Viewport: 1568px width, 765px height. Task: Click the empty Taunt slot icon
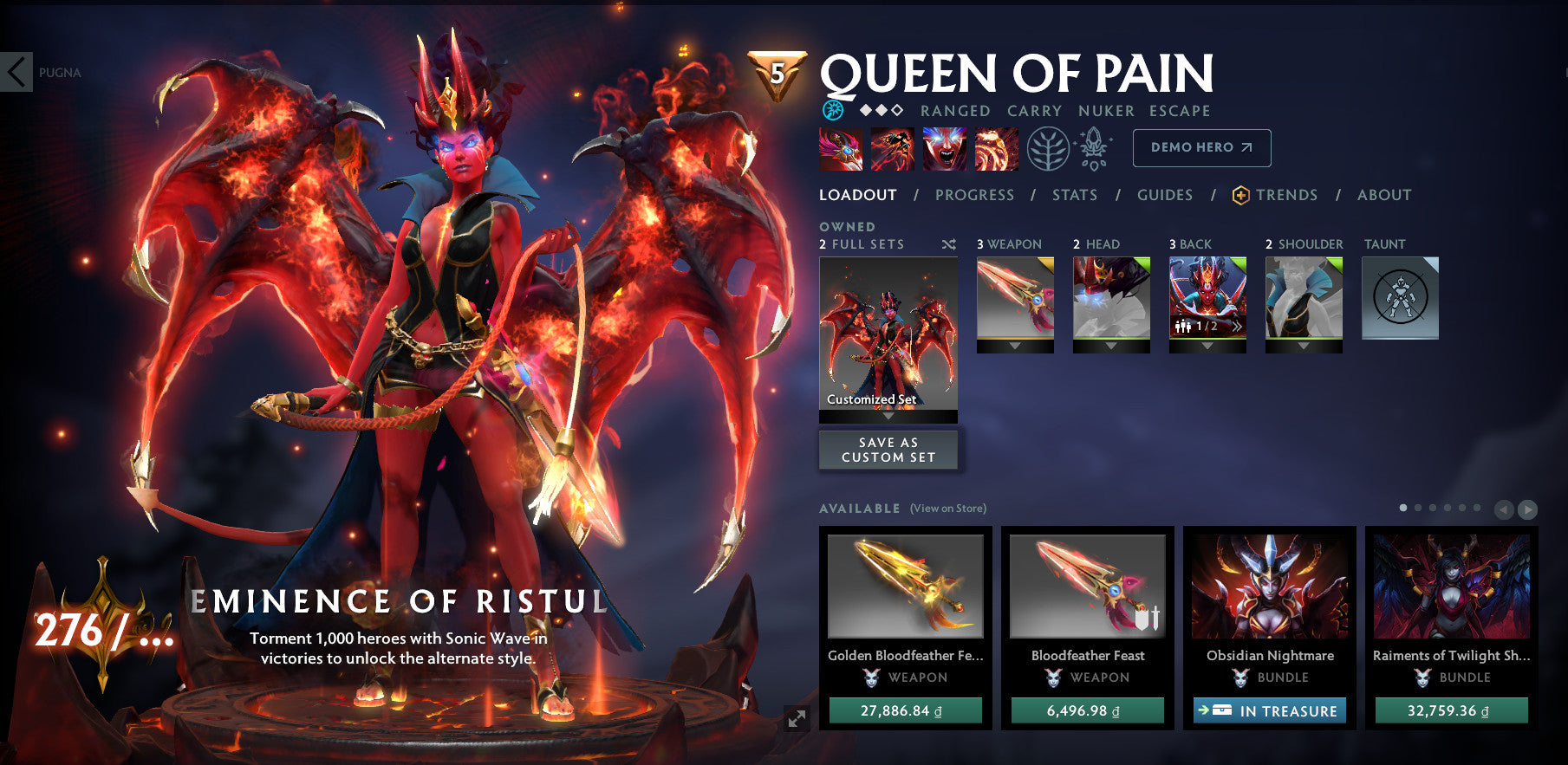tap(1401, 297)
